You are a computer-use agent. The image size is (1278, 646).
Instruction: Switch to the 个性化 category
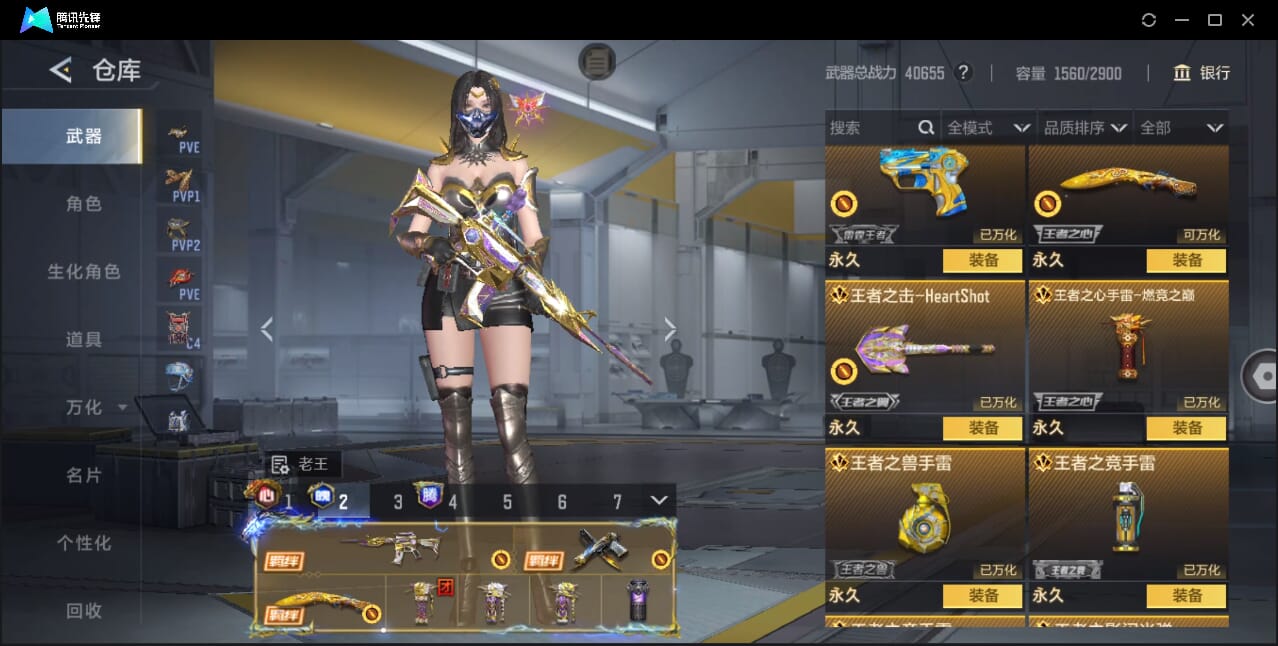click(84, 543)
